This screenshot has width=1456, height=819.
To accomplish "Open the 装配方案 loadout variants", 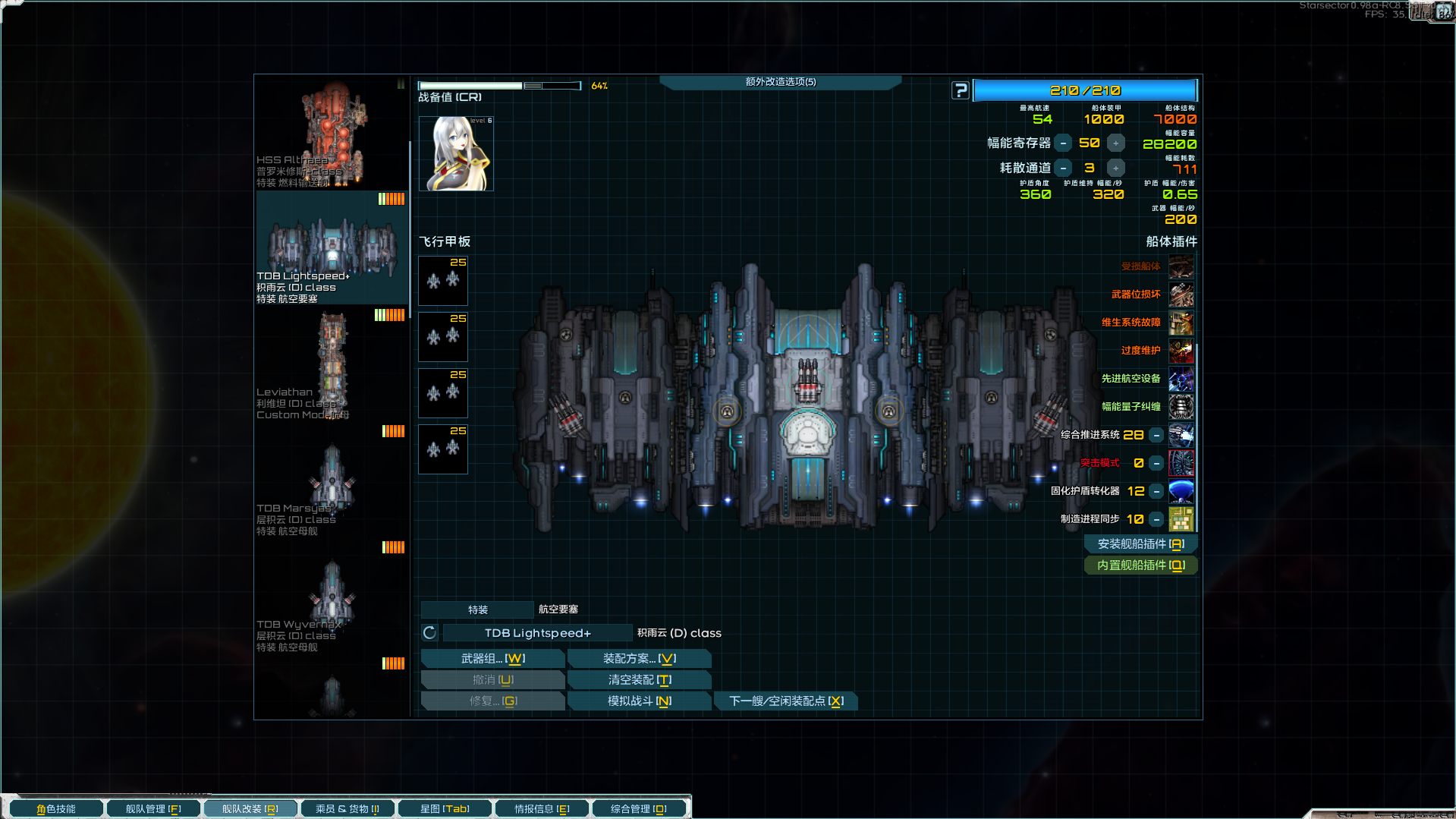I will coord(639,659).
